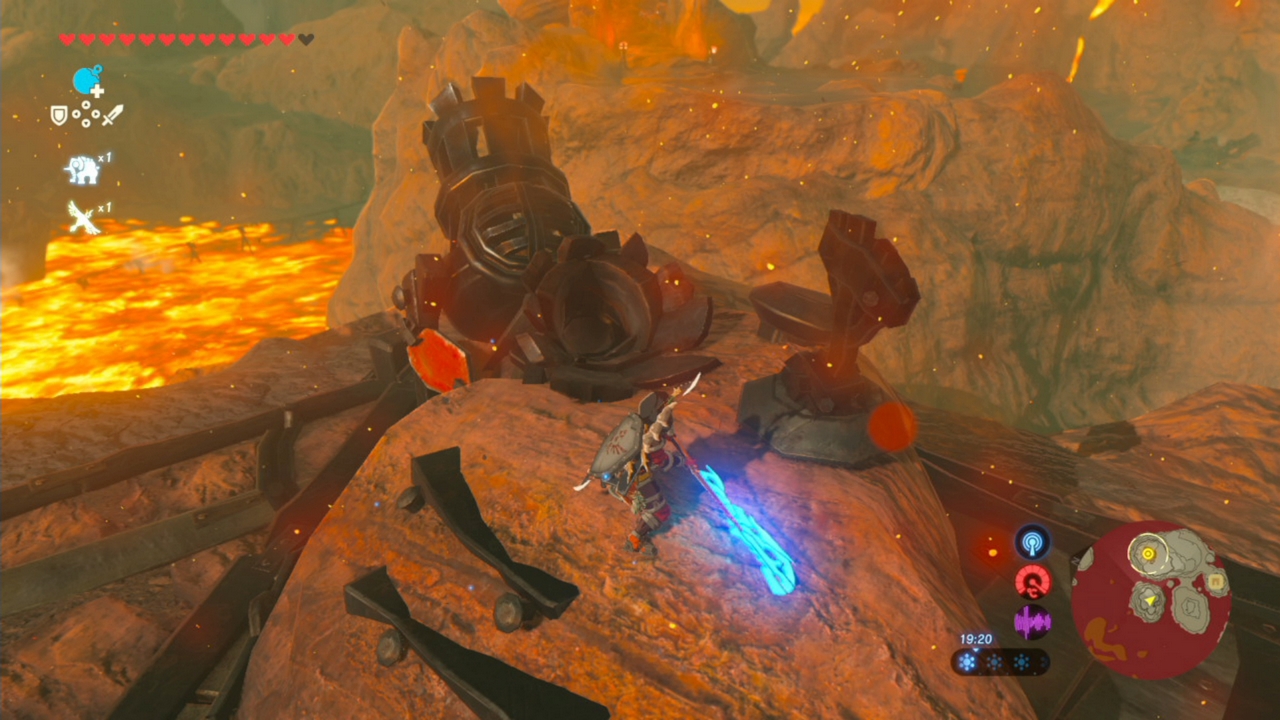Screen dimensions: 1280x720
Task: Click the x1 label beside Revali's Gale
Action: tap(103, 207)
